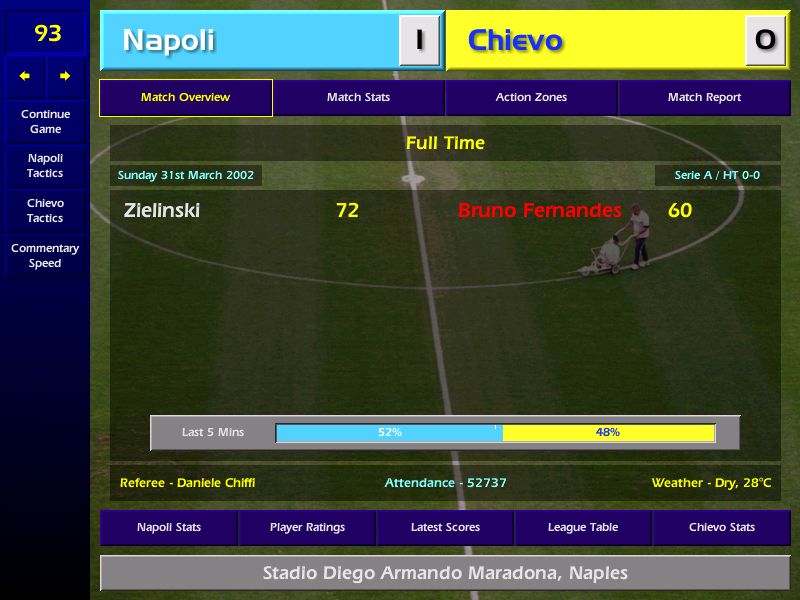View Napoli Stats
800x600 pixels.
coord(169,528)
